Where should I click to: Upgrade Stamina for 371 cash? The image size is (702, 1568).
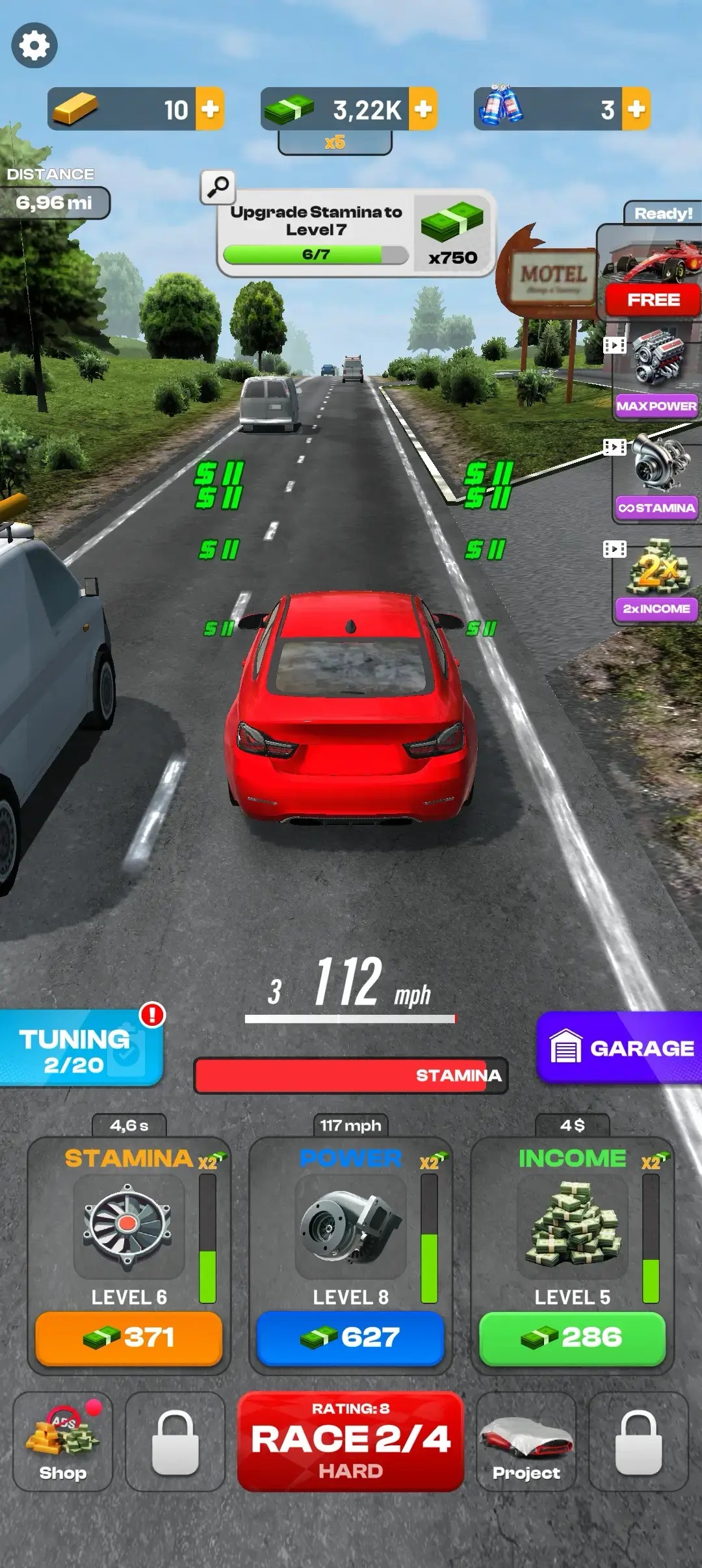click(x=129, y=1338)
